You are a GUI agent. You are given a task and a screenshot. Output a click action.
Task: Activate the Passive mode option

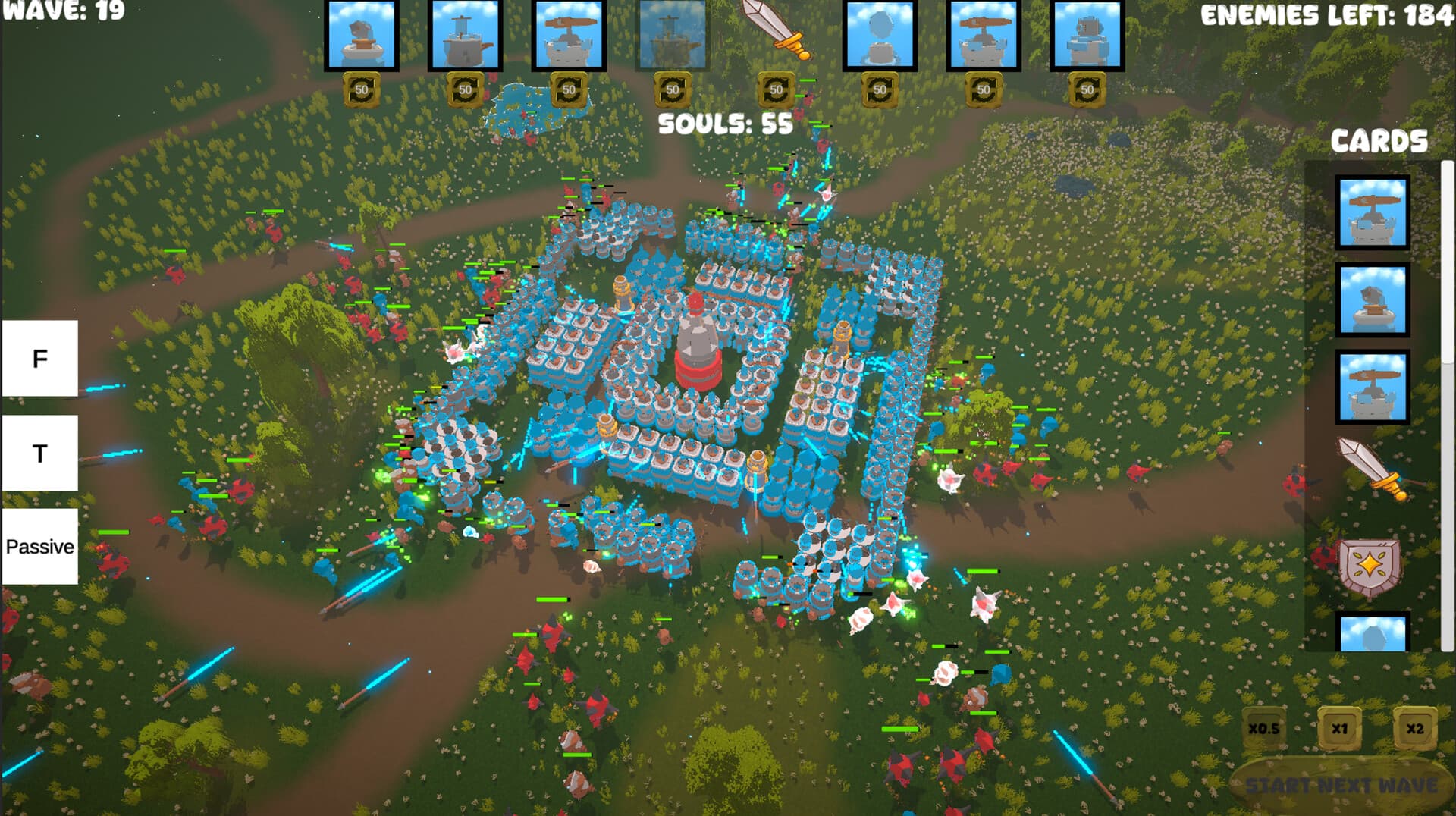coord(39,545)
